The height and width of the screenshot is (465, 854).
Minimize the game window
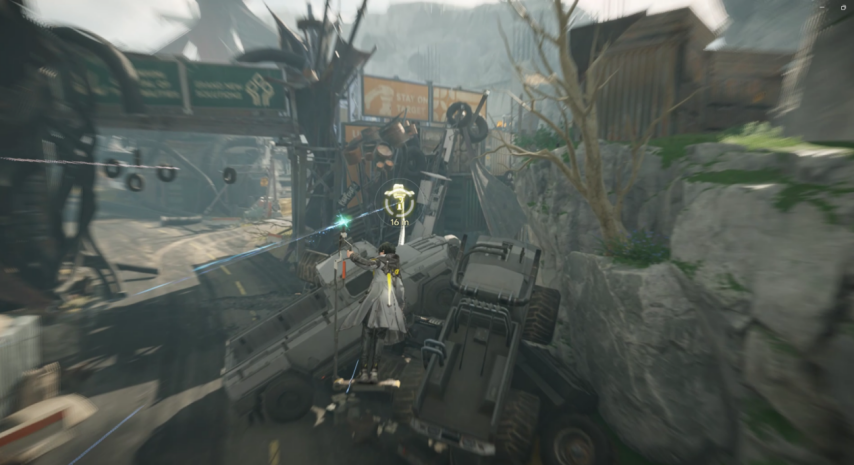click(x=822, y=7)
